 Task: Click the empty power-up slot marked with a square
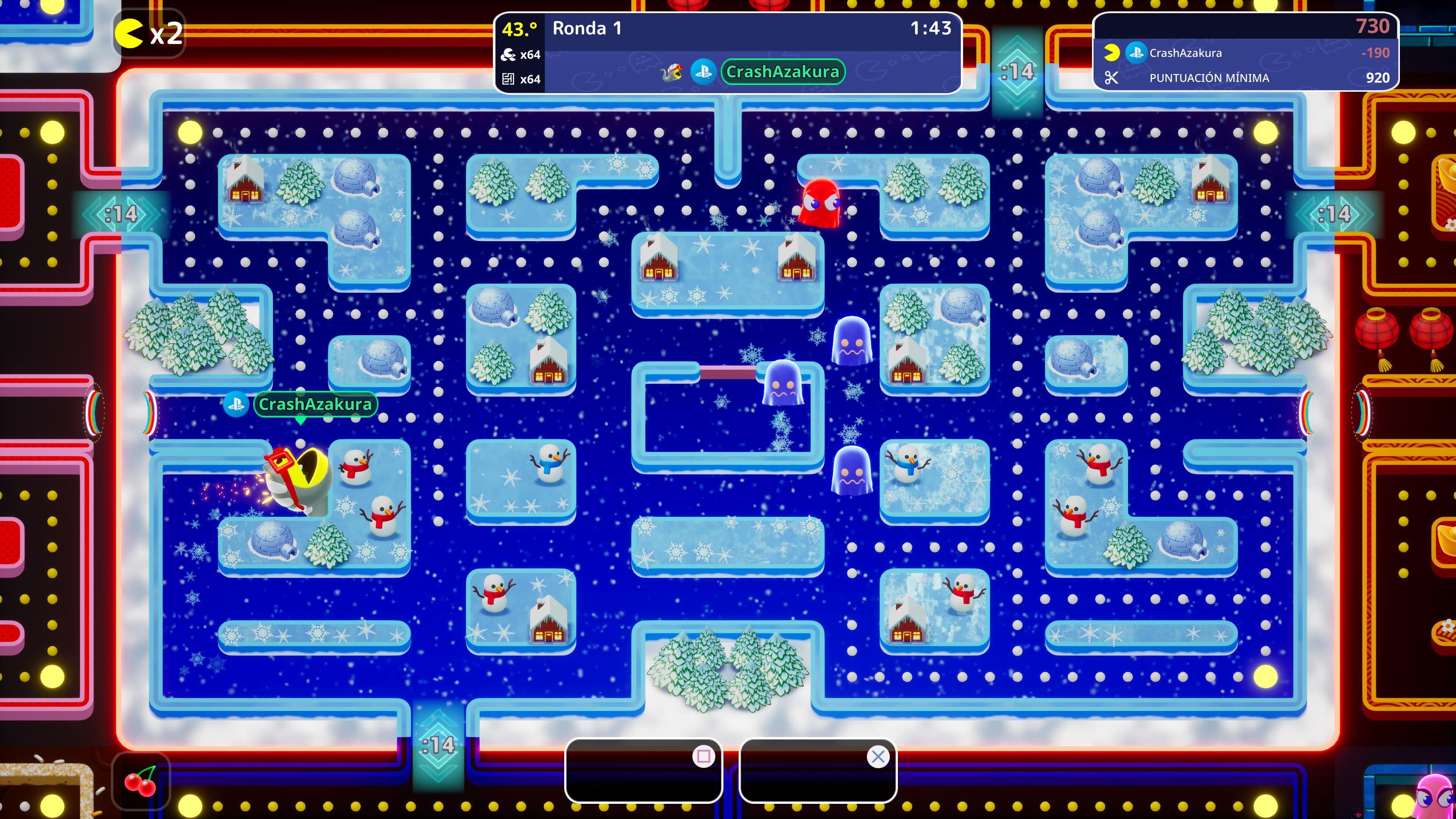pyautogui.click(x=643, y=771)
